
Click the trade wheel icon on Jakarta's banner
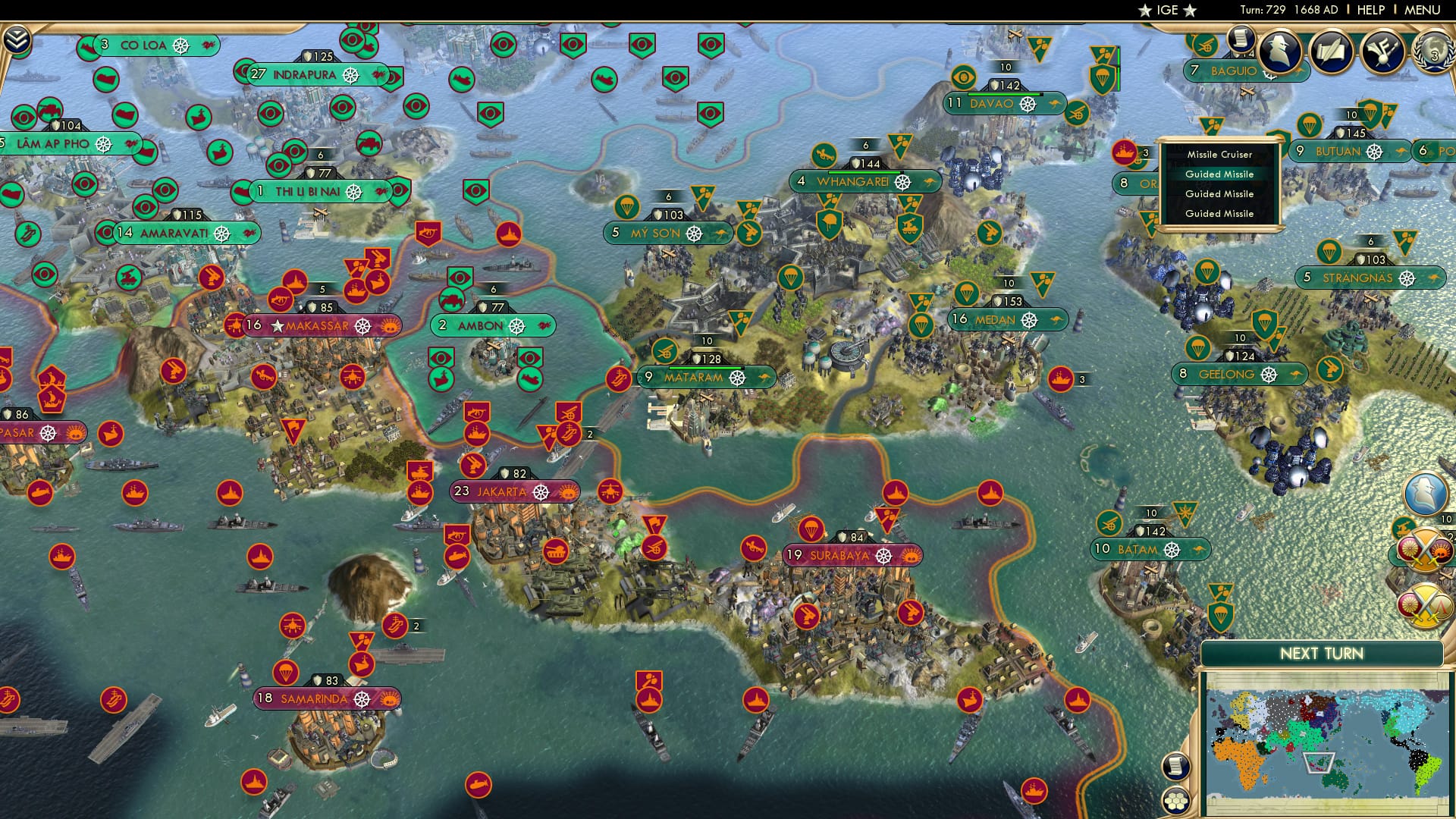[541, 493]
